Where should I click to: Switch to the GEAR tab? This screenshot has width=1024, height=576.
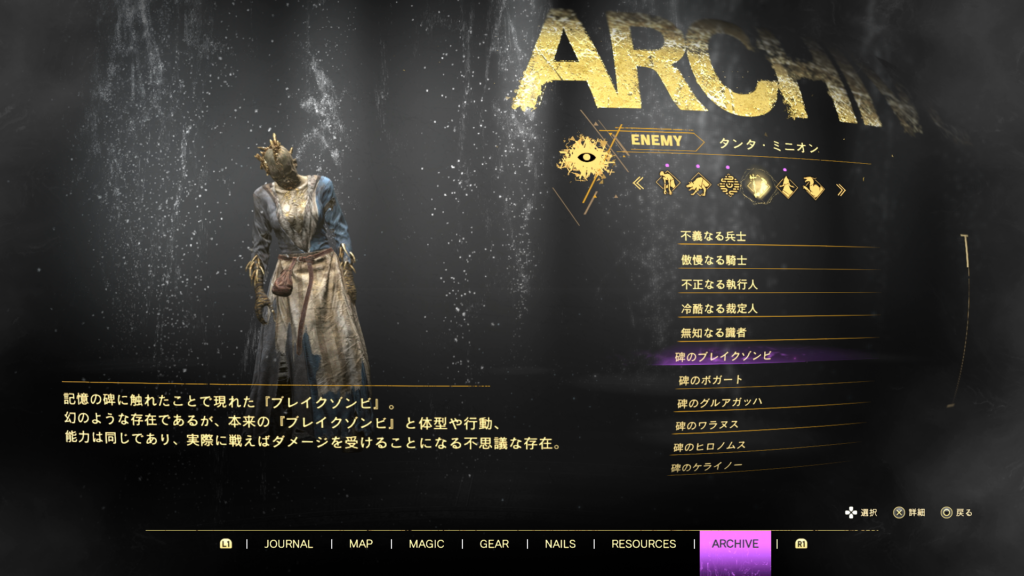[494, 544]
